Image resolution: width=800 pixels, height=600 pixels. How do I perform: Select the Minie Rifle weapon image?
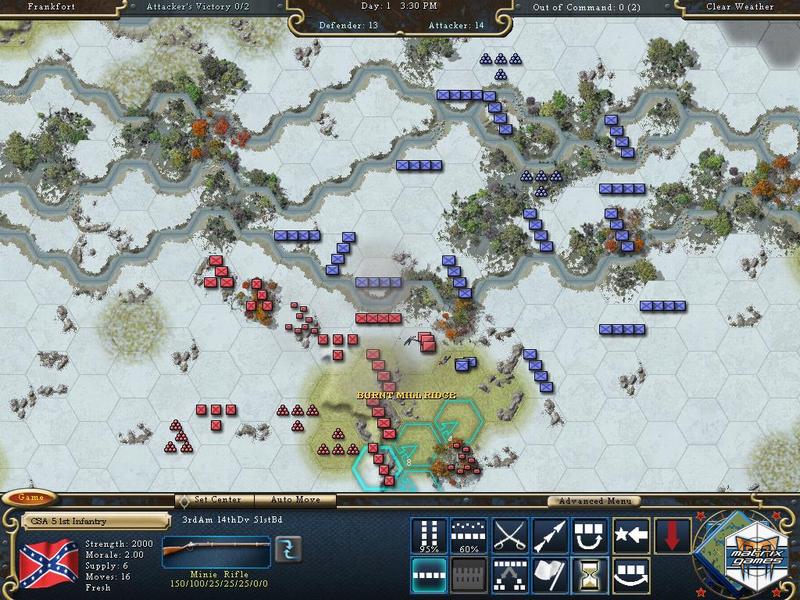tap(215, 547)
